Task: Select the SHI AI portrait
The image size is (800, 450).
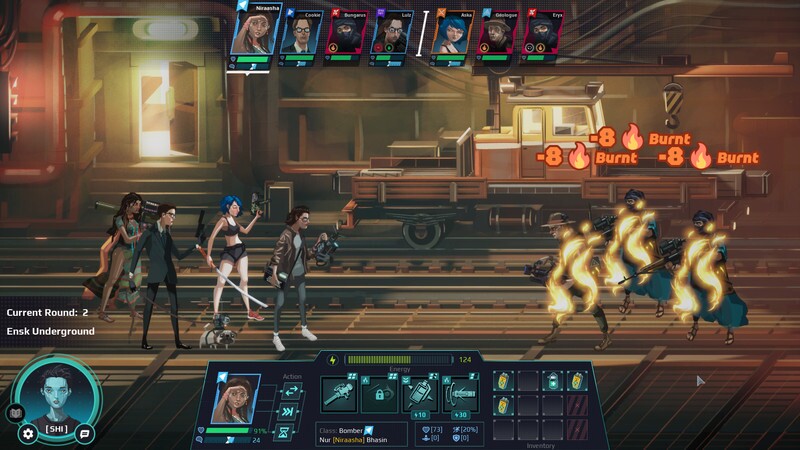Action: pyautogui.click(x=57, y=396)
